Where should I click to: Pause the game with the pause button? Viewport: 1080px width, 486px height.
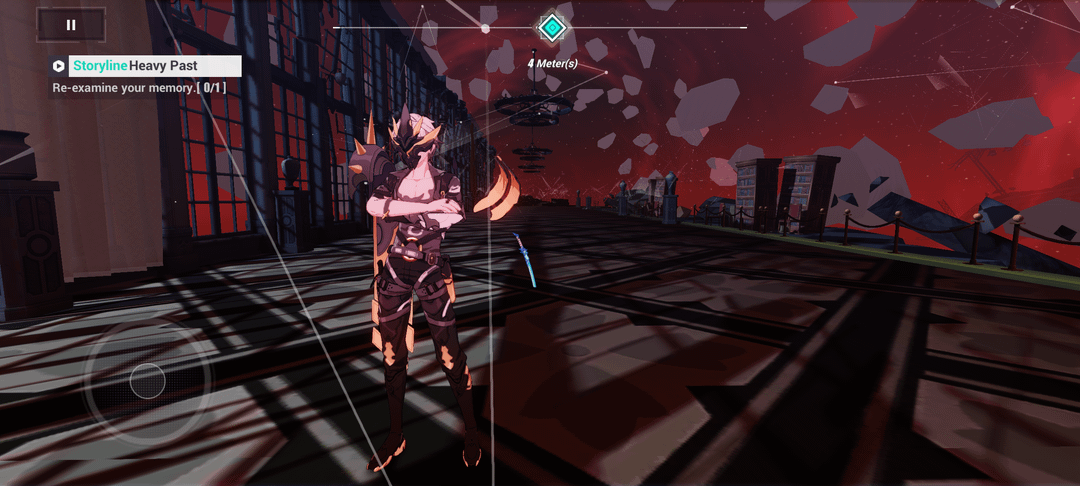[x=71, y=25]
